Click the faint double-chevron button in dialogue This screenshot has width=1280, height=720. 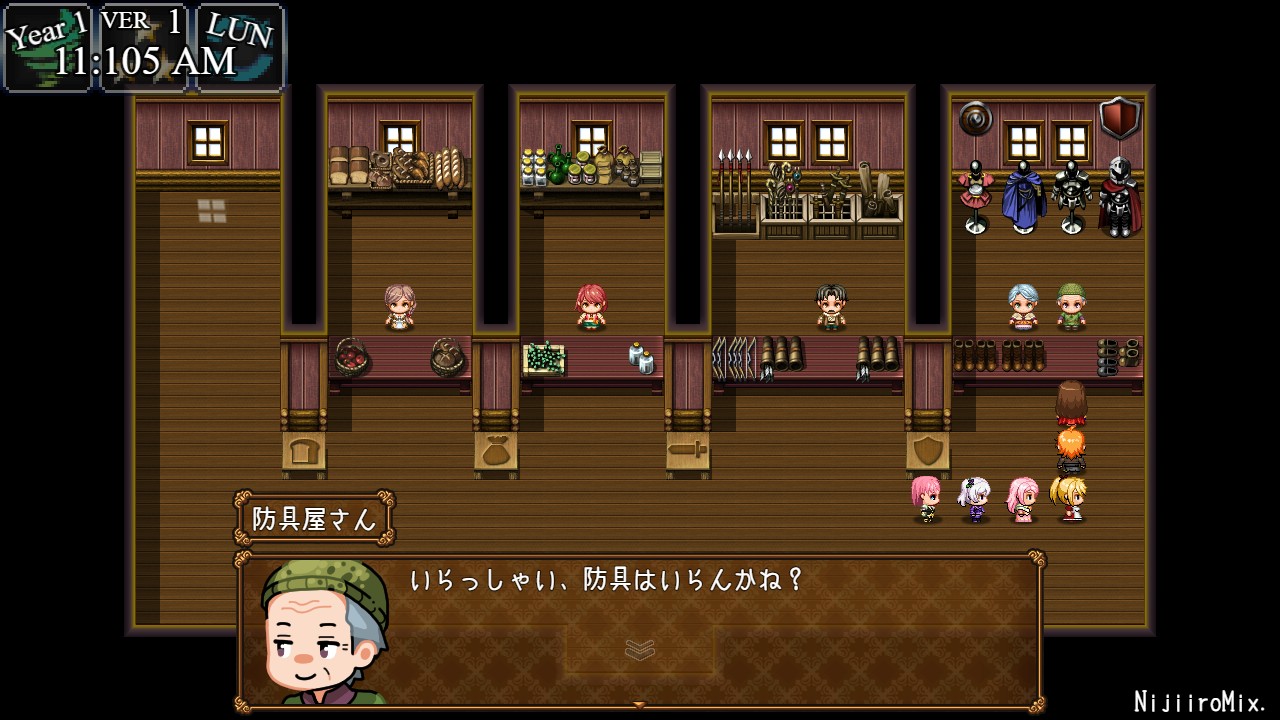[639, 650]
